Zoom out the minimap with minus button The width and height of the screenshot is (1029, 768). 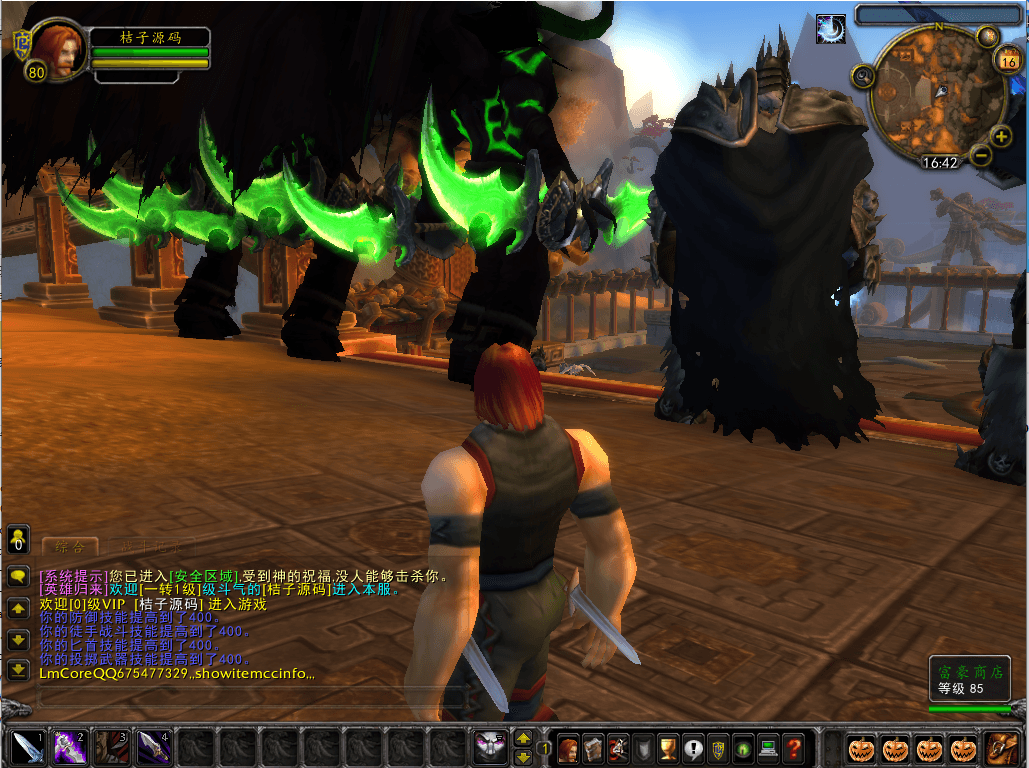click(980, 155)
